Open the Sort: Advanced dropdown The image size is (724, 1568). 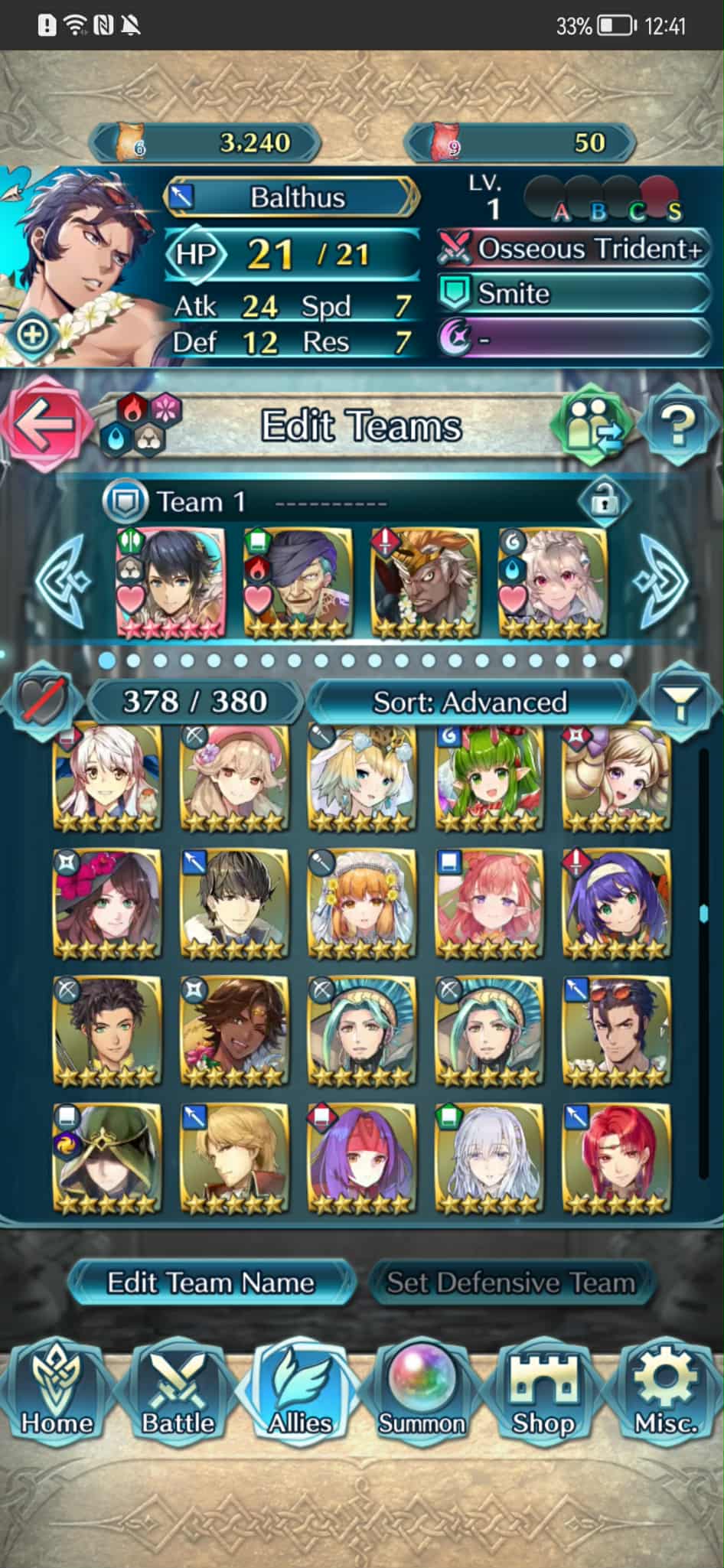click(x=470, y=702)
